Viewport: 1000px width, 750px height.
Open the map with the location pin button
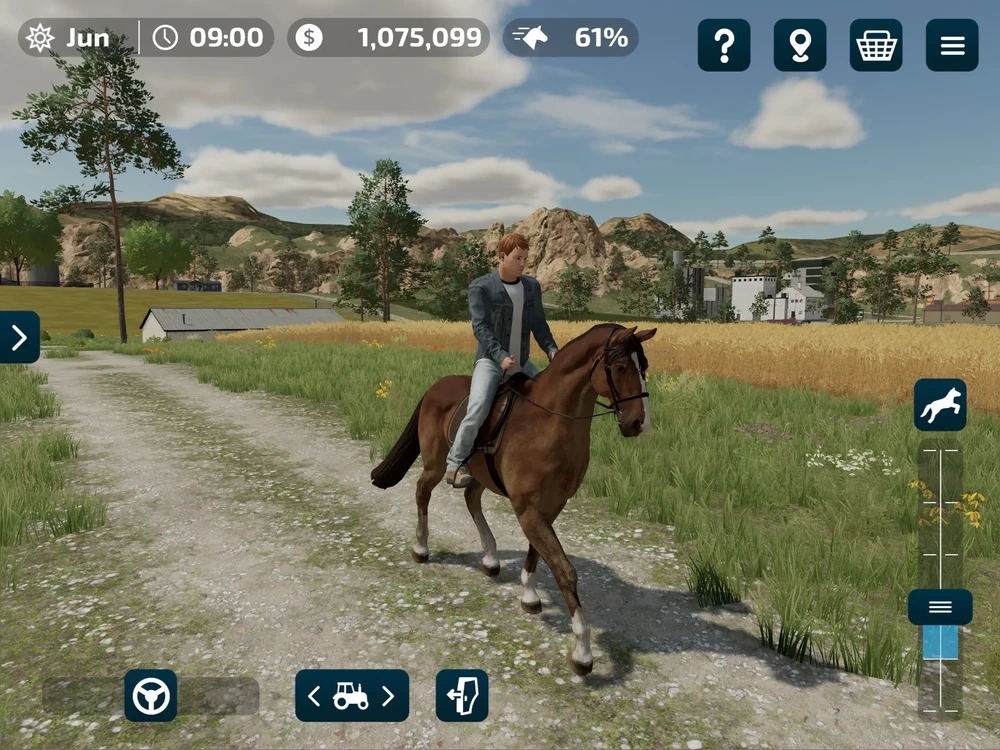point(800,45)
